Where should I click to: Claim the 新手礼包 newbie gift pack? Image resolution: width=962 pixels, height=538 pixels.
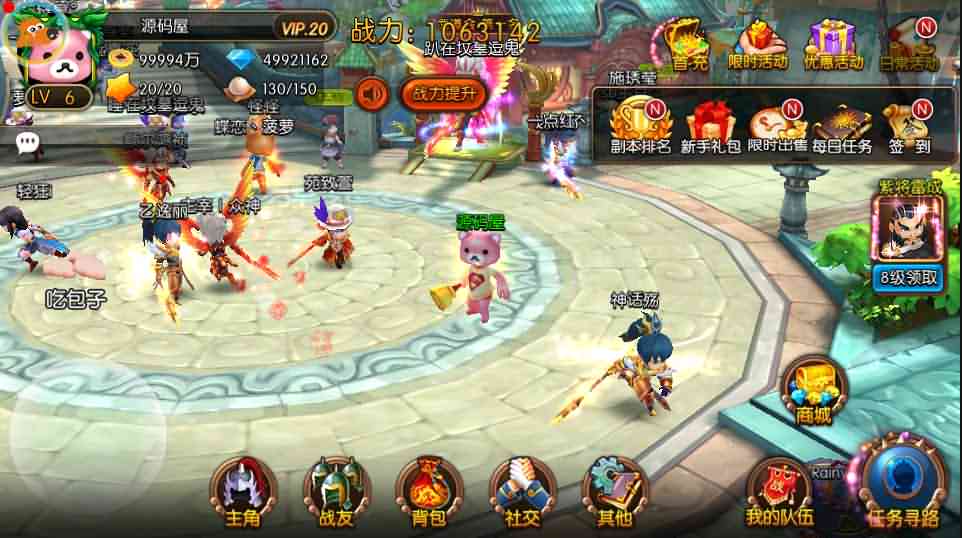tap(709, 126)
